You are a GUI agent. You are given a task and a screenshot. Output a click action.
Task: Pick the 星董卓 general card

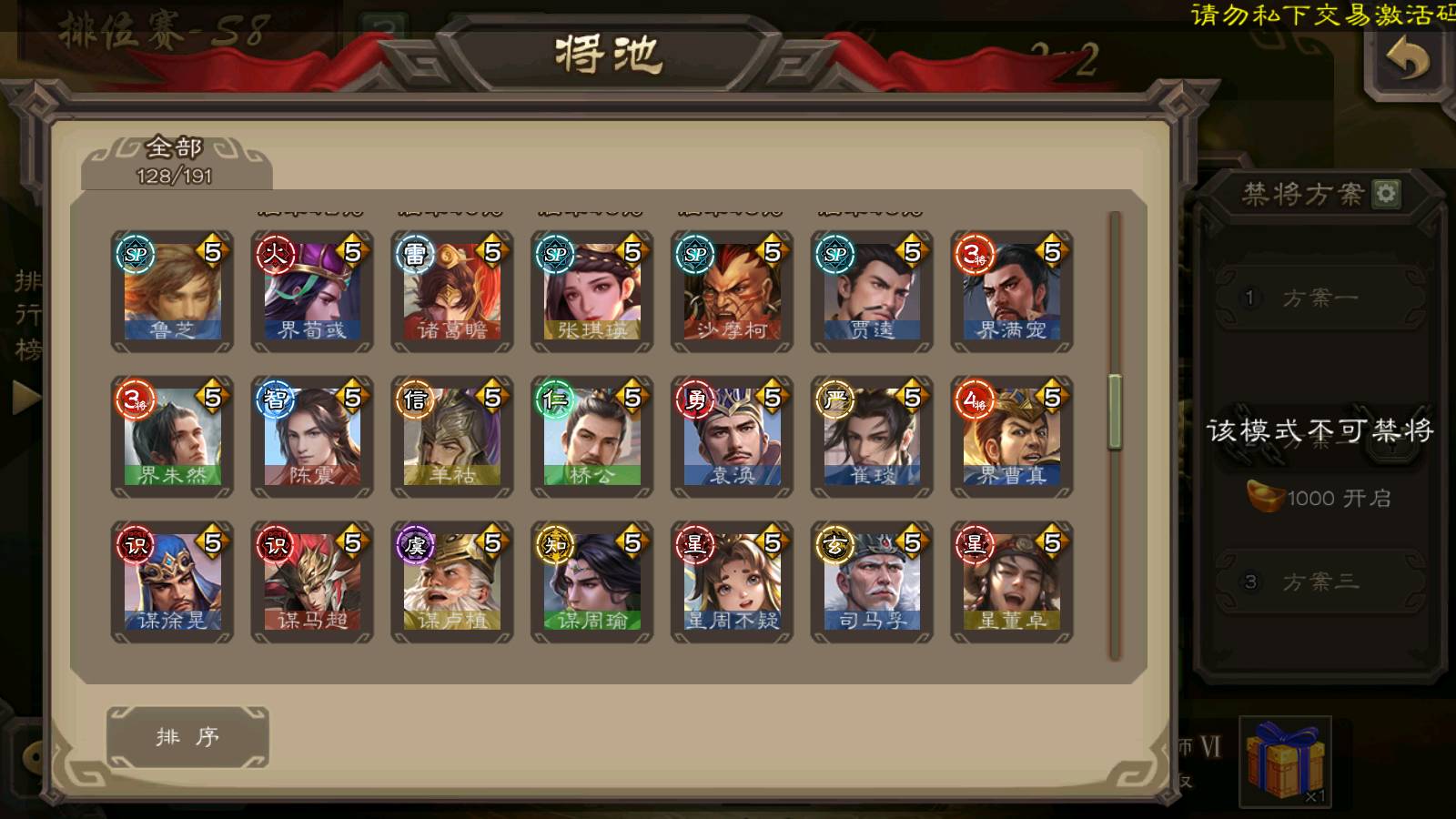[x=1012, y=582]
